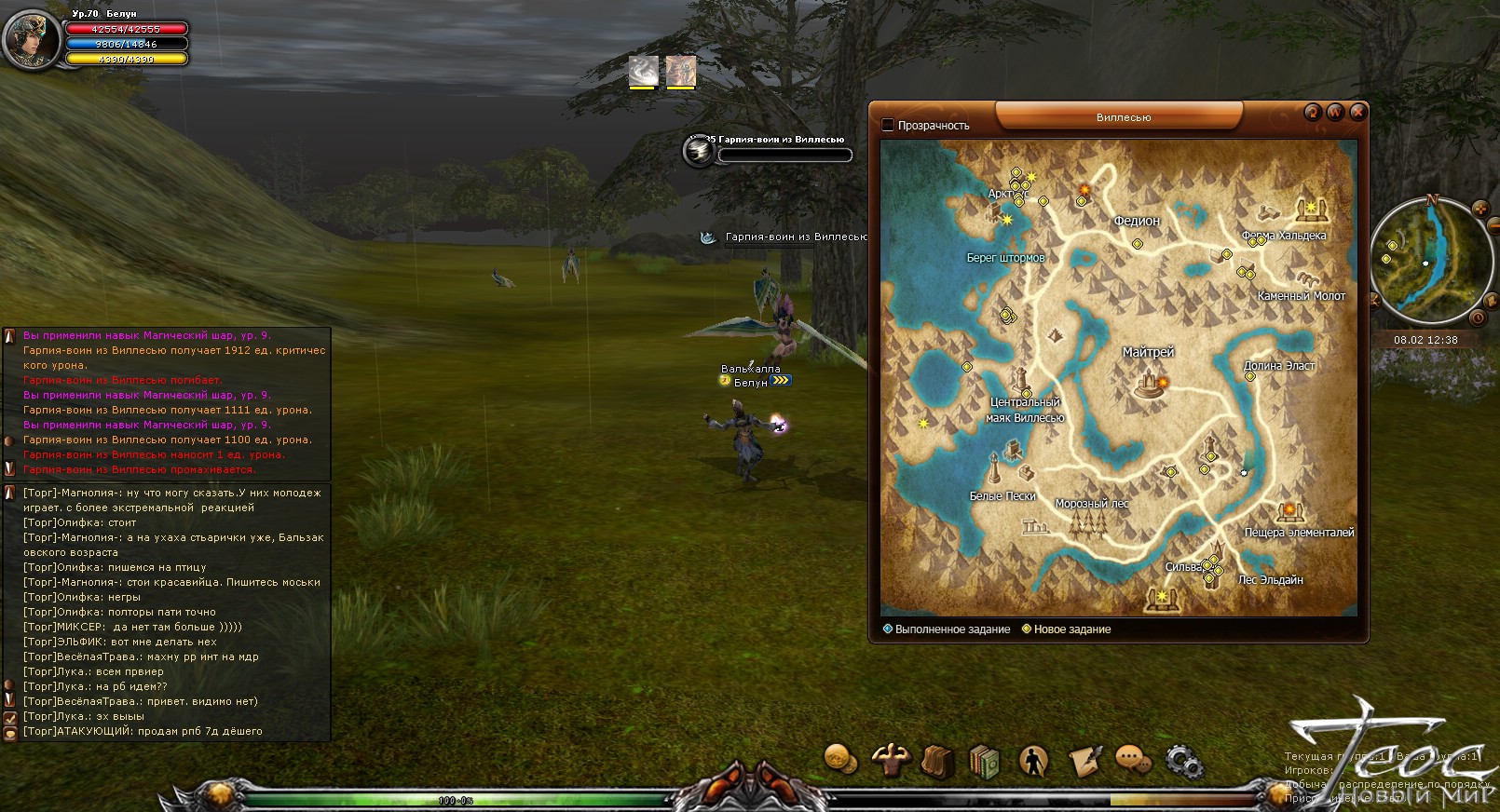This screenshot has width=1500, height=812.
Task: Click the Федион label on the map
Action: (x=1137, y=222)
